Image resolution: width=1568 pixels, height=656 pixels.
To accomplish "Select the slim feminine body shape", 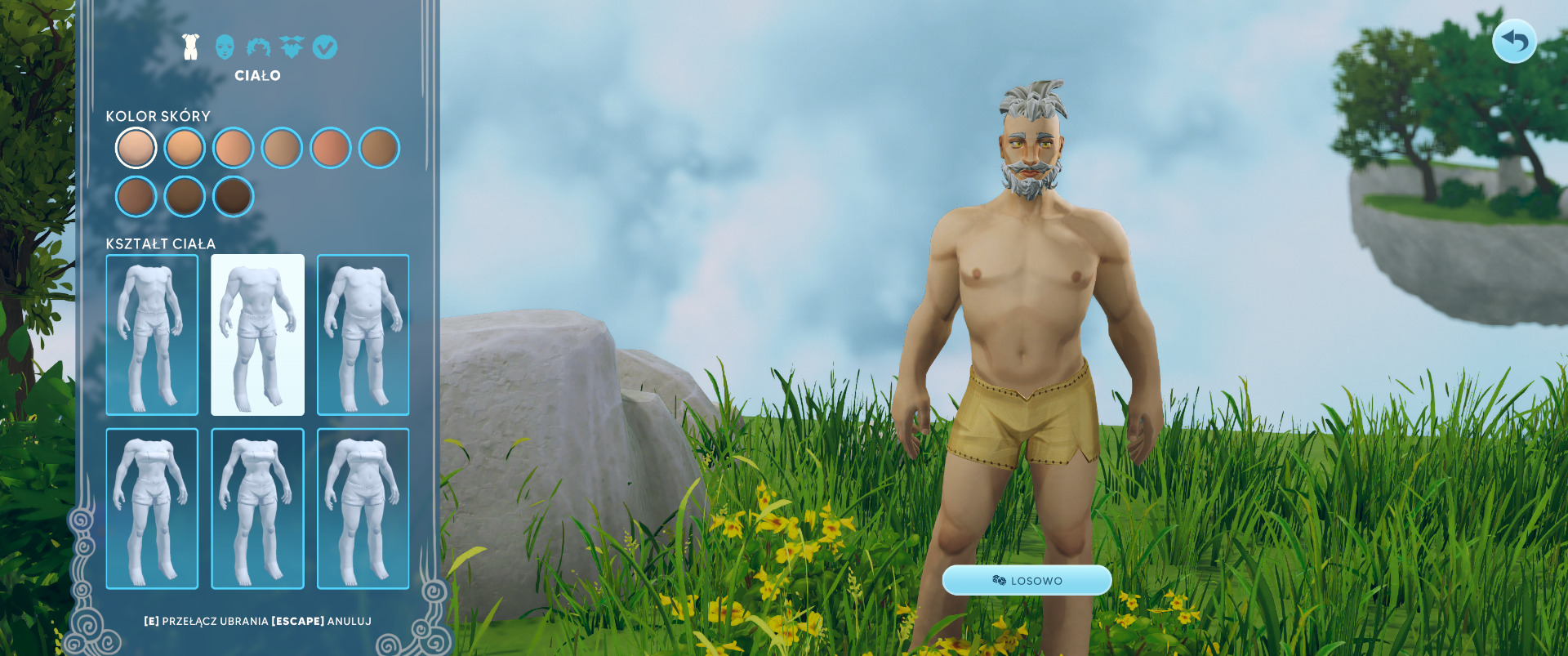I will pos(152,508).
